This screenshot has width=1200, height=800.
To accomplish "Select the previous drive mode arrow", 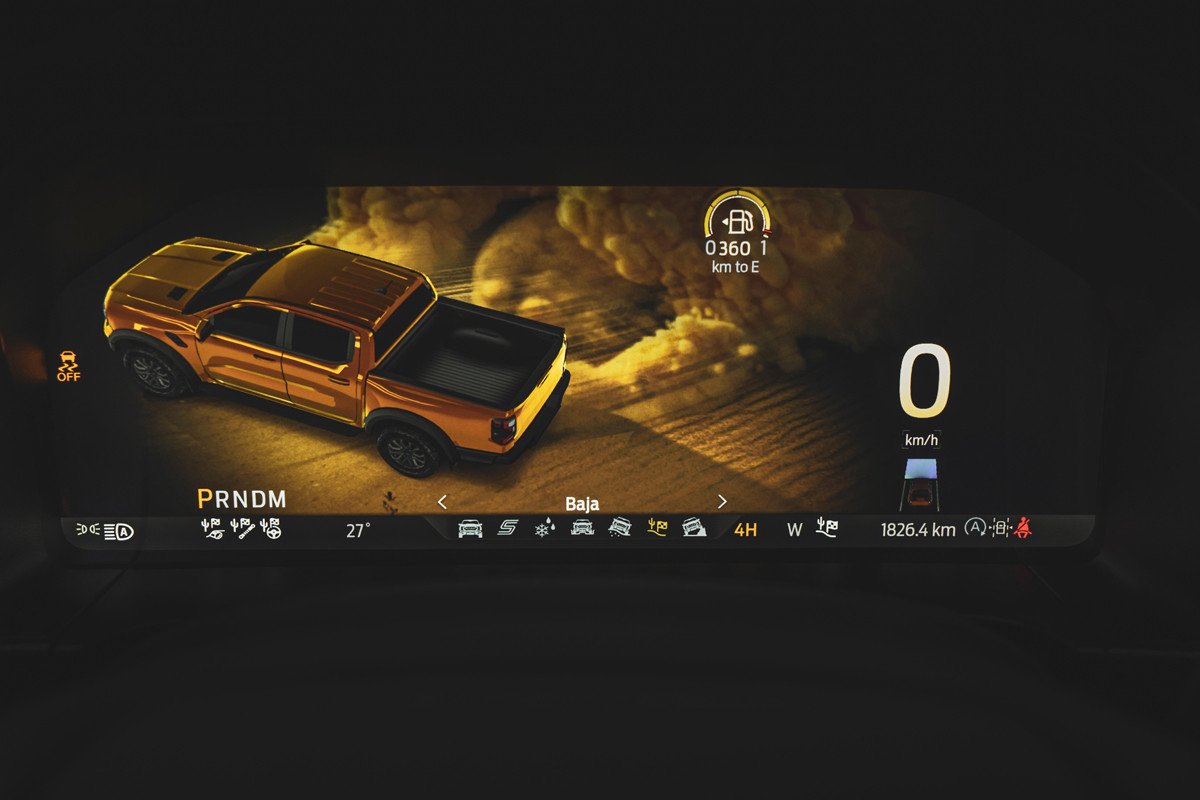I will point(443,502).
